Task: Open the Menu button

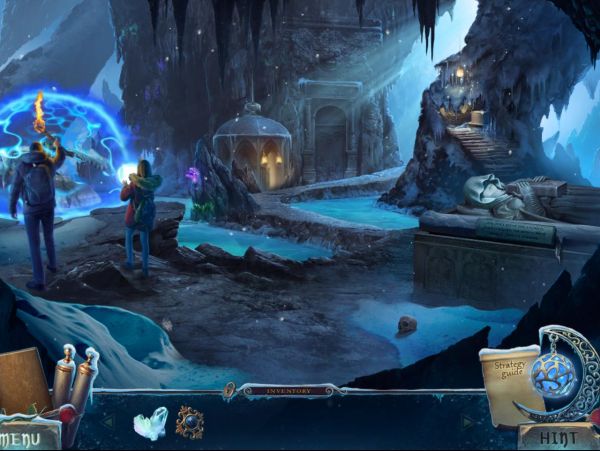Action: pyautogui.click(x=27, y=438)
